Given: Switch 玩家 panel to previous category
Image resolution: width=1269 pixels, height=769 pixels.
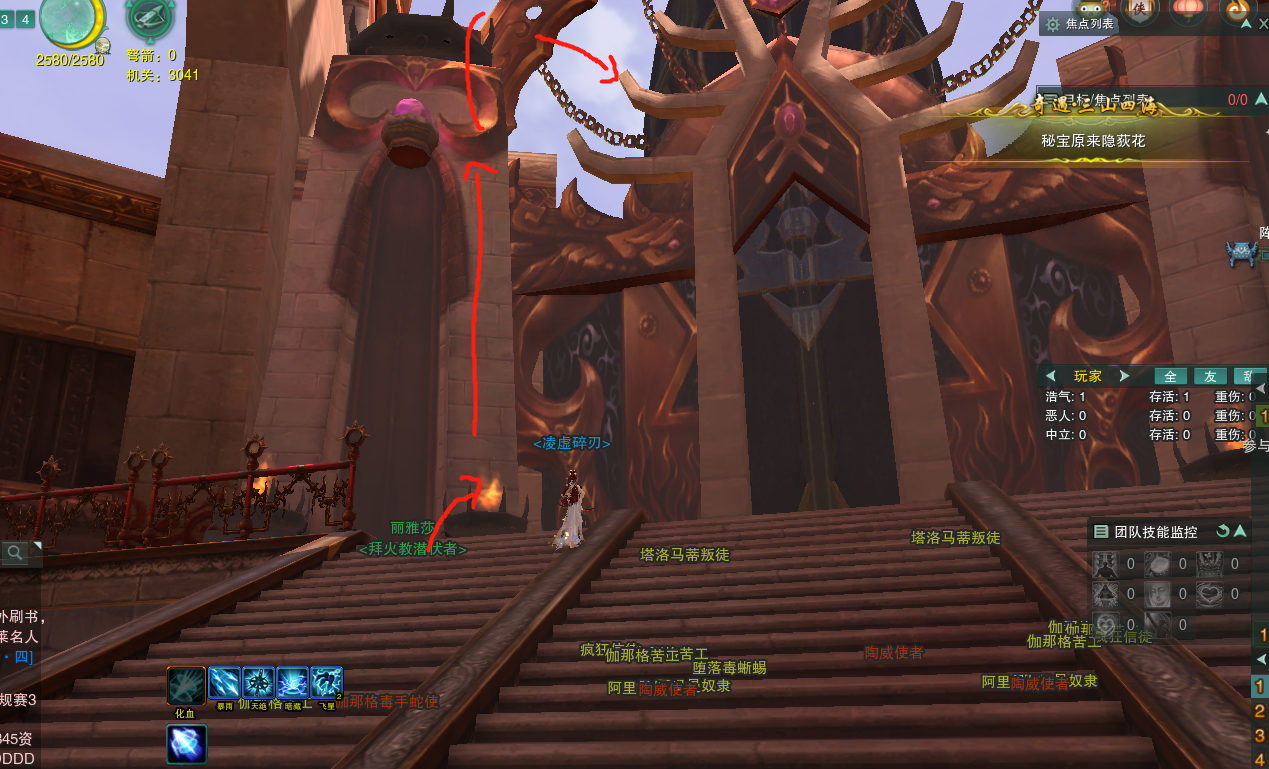Looking at the screenshot, I should (1050, 376).
